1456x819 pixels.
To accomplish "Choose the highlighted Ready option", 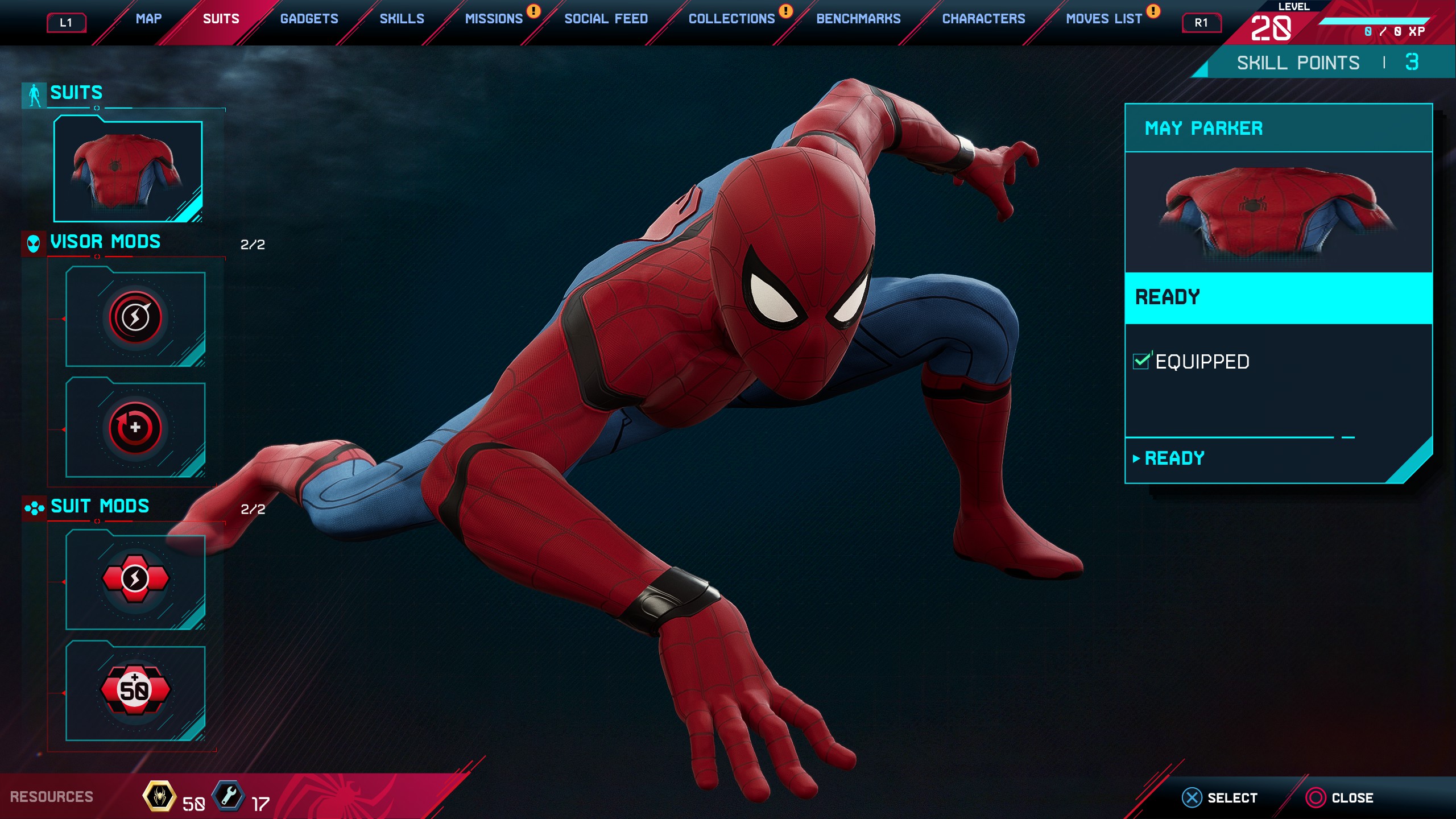I will 1278,297.
